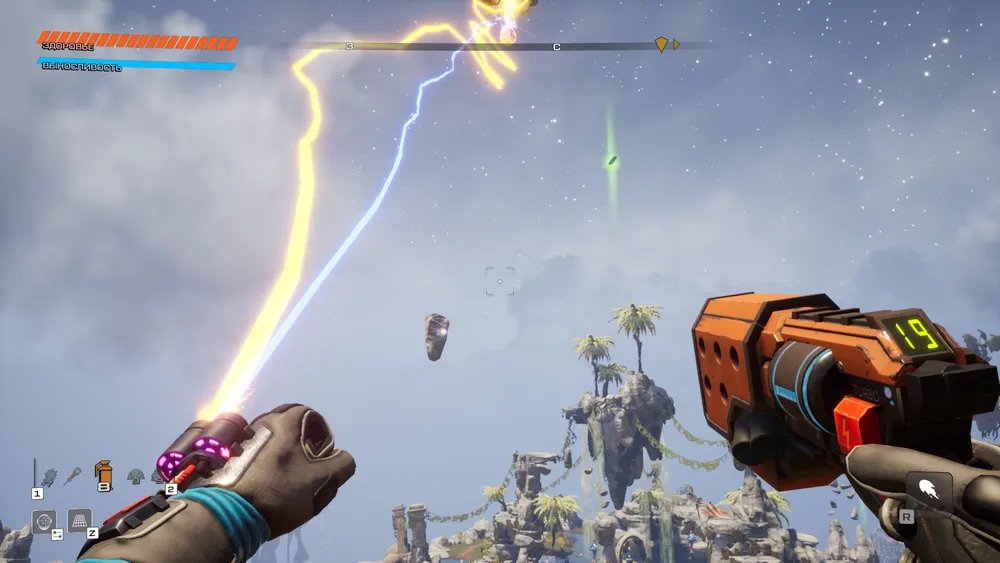Activate the round scanner ability icon
This screenshot has width=1000, height=563.
click(x=44, y=521)
